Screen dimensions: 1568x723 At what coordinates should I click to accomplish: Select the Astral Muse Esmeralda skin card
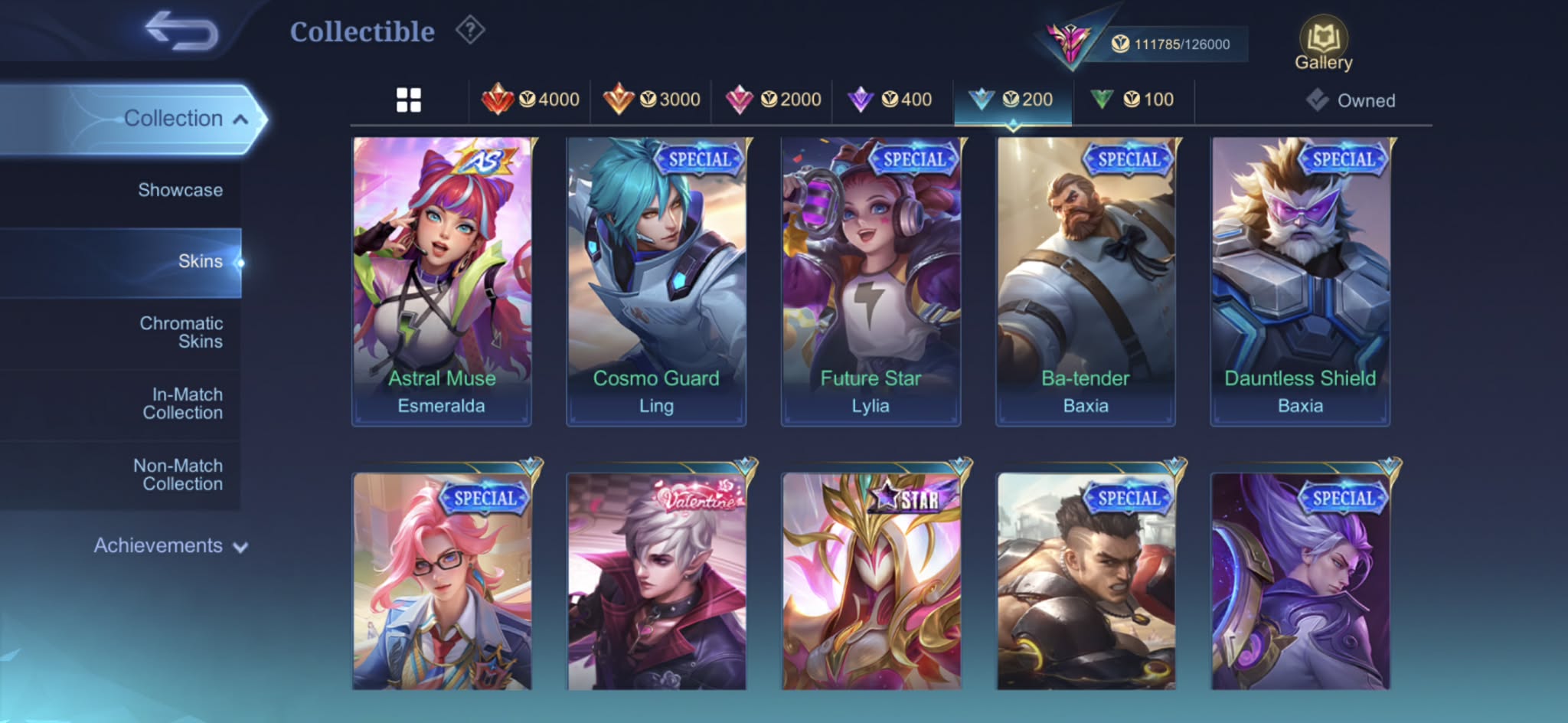click(442, 281)
